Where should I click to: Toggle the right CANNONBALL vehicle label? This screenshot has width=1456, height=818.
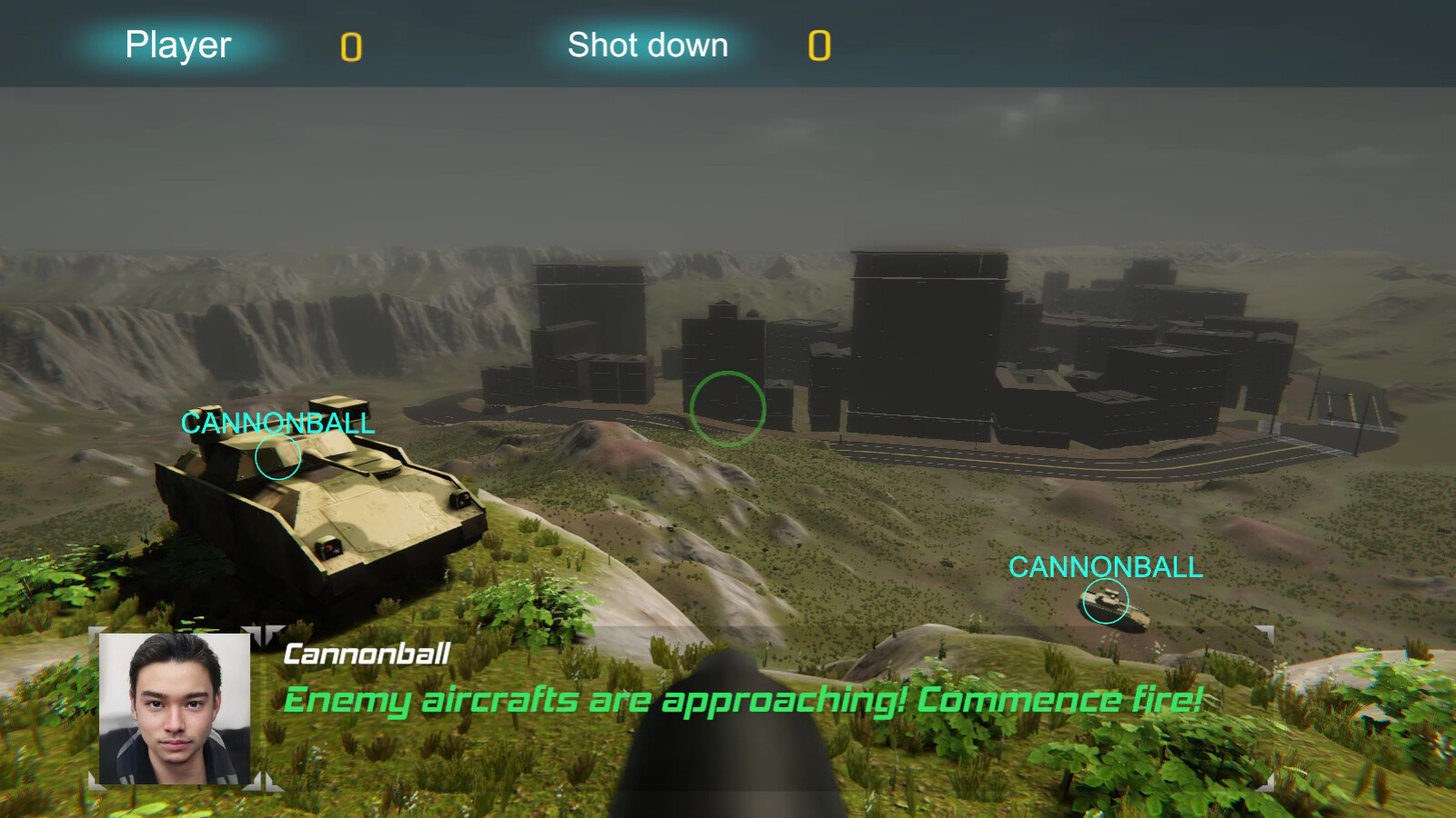1108,569
